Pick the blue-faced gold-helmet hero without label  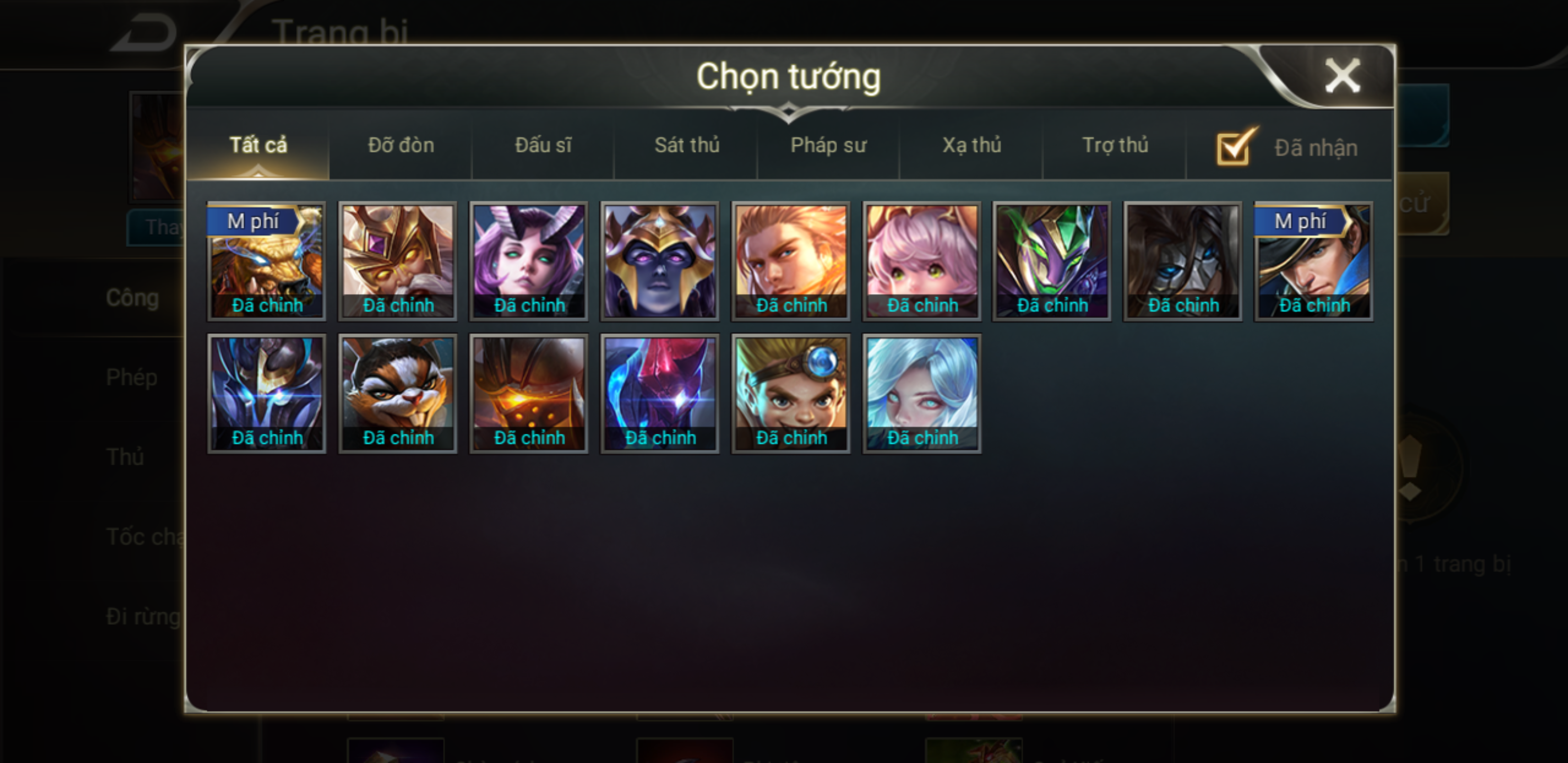click(x=659, y=261)
